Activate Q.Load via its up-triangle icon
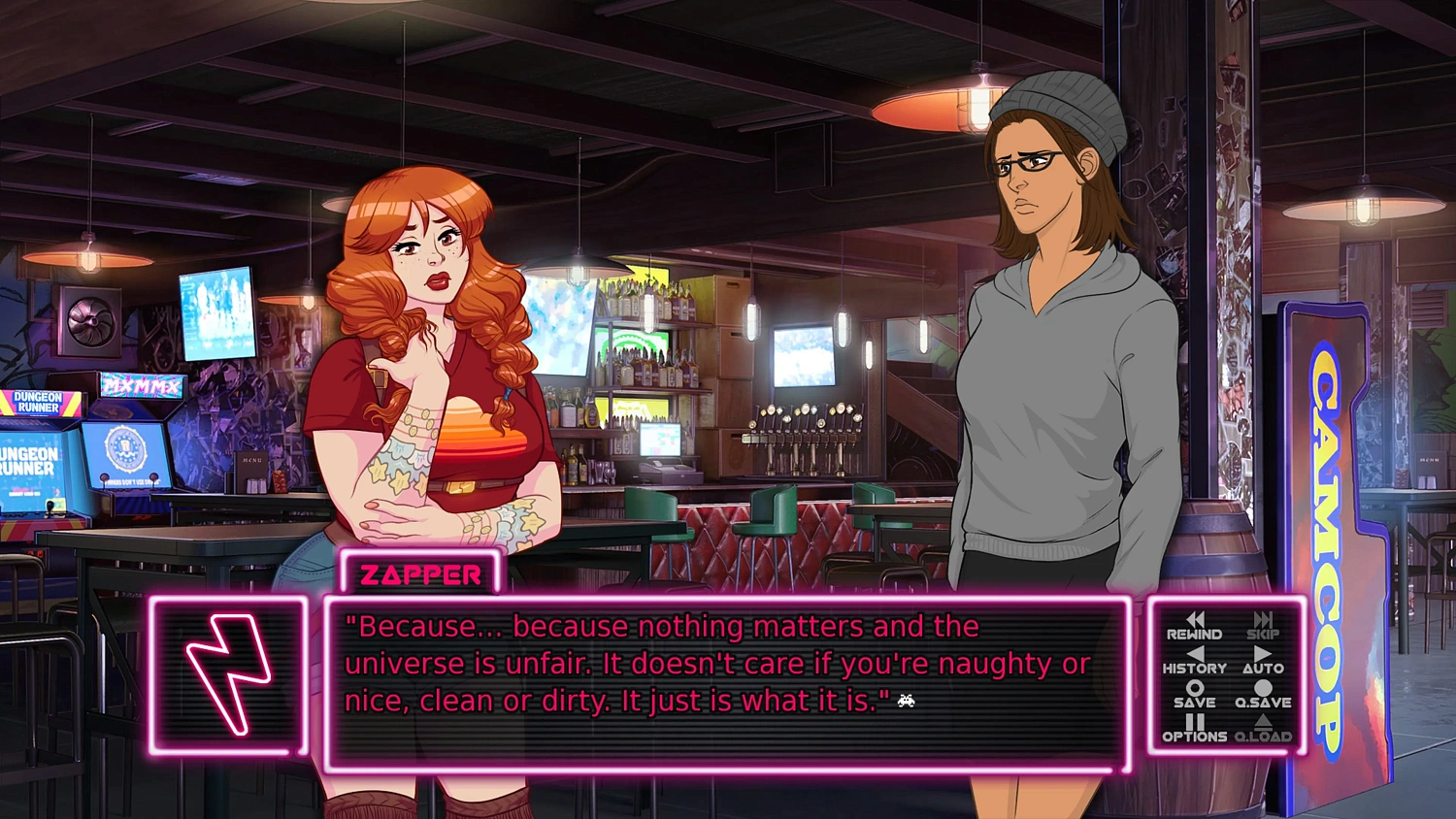The width and height of the screenshot is (1456, 819). click(x=1263, y=721)
